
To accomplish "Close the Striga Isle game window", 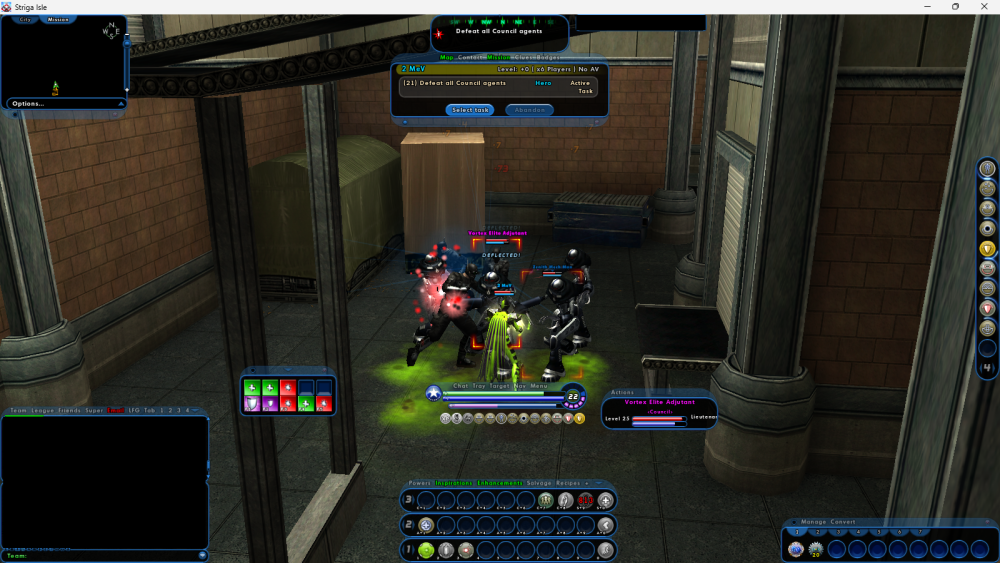I will [985, 7].
